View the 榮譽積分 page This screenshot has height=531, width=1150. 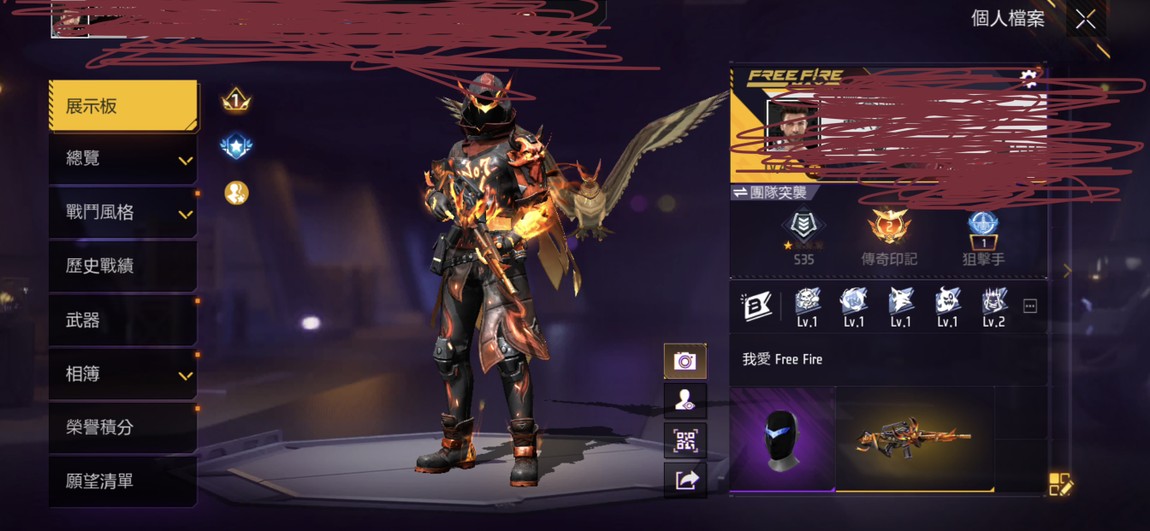122,427
